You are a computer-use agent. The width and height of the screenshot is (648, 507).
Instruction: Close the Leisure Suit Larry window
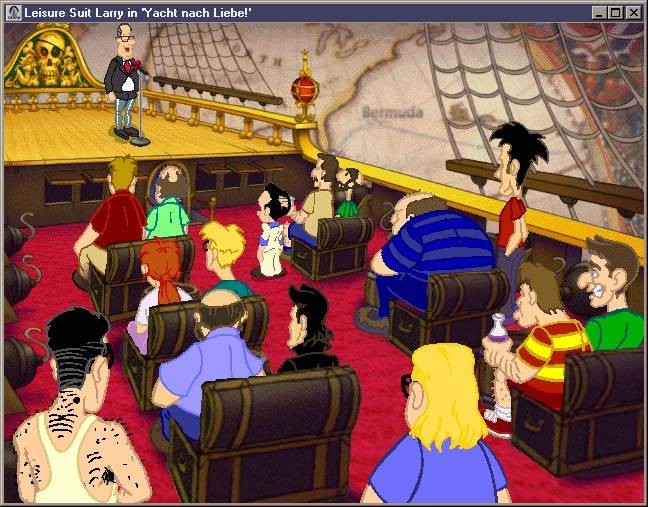click(634, 12)
